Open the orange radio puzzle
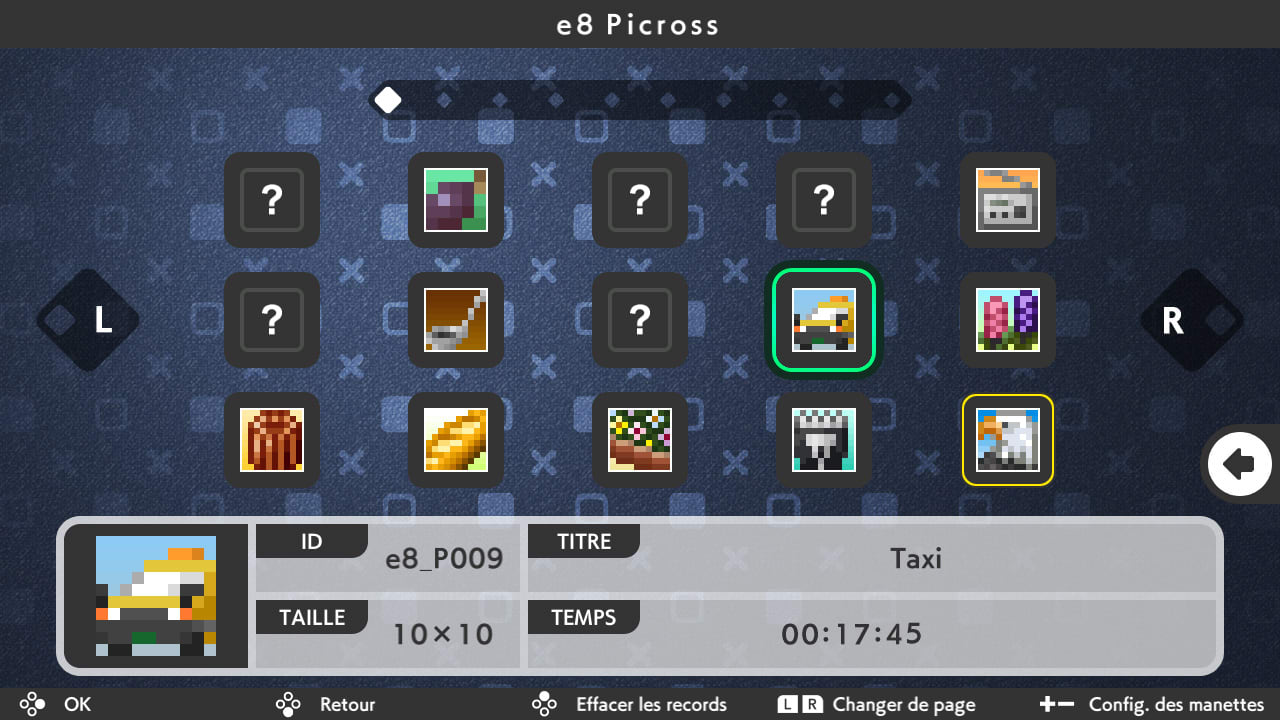 click(x=1007, y=200)
